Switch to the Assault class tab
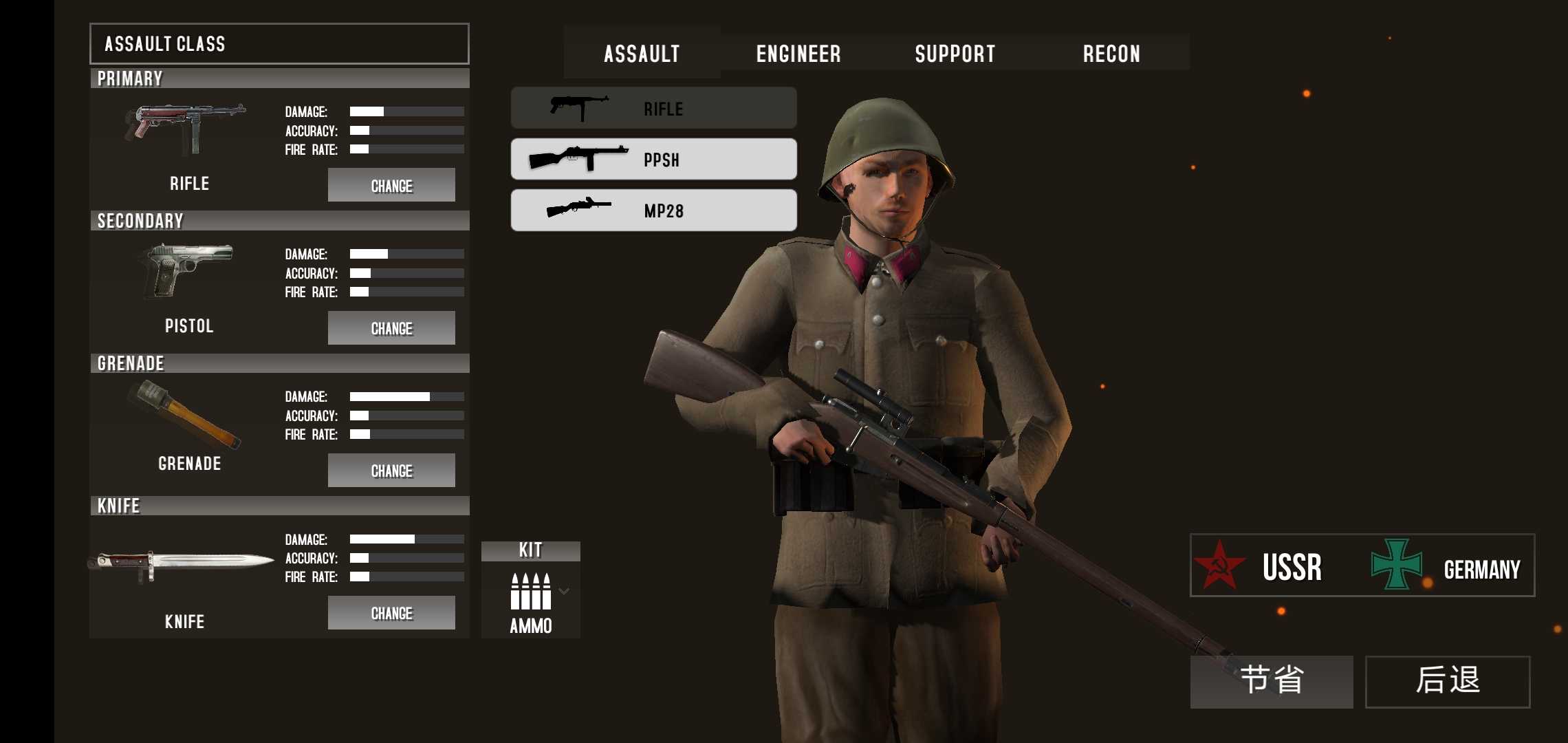This screenshot has width=1568, height=743. (642, 54)
